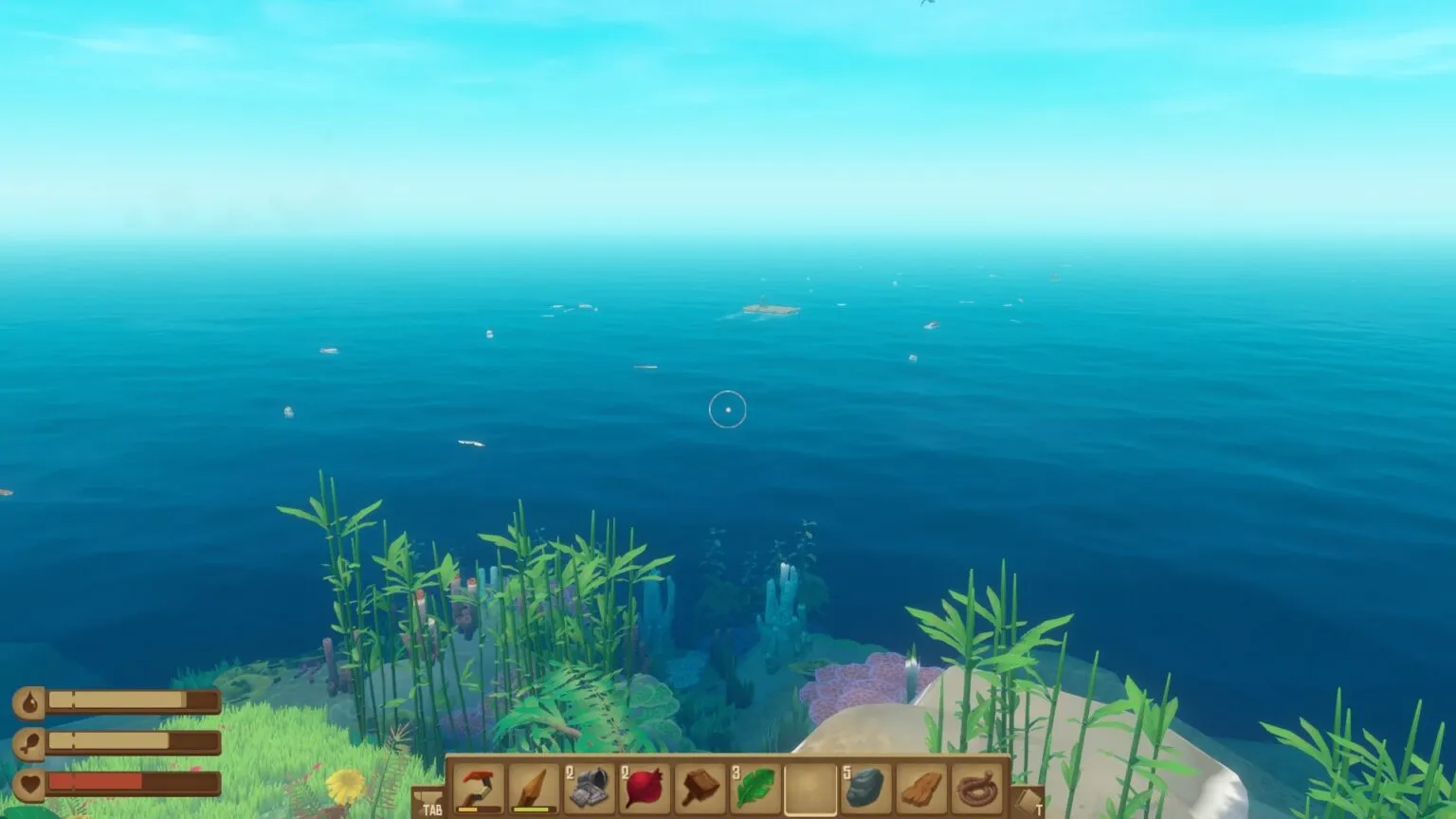This screenshot has height=819, width=1456.
Task: Select the stack of three palm leaves
Action: tap(756, 788)
